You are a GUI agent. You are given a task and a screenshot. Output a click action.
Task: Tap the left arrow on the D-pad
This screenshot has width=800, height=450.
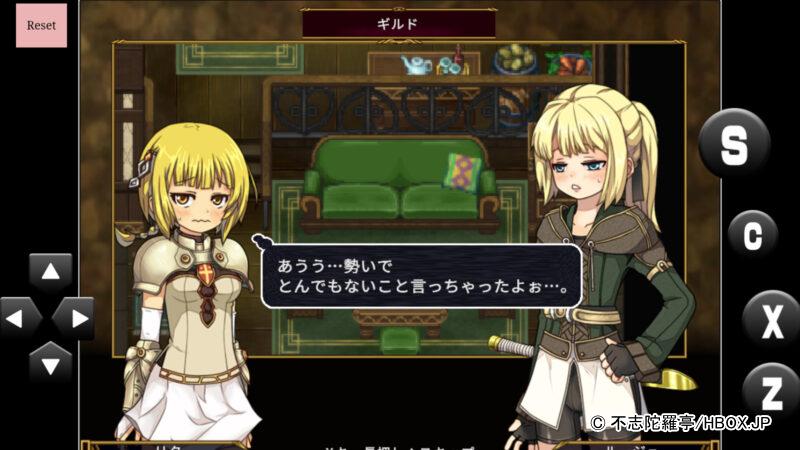(x=19, y=318)
